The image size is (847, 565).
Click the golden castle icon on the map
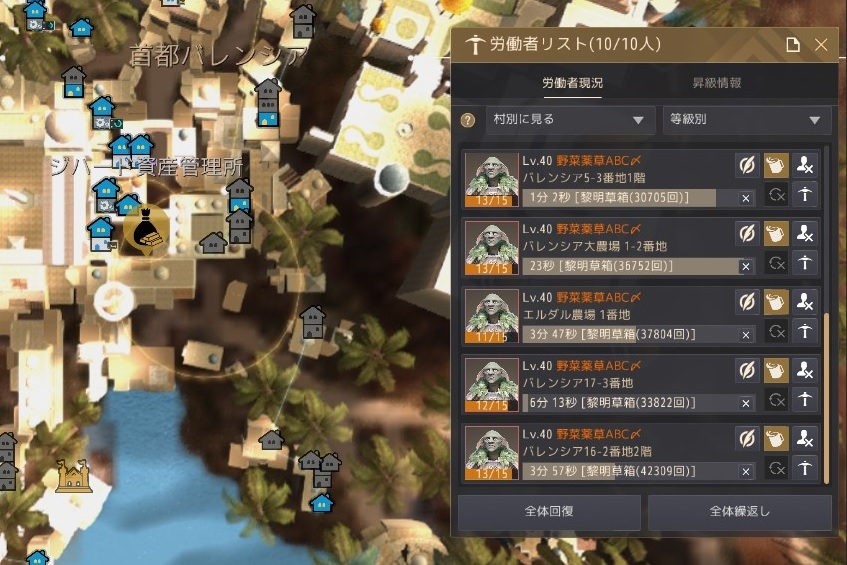pos(73,475)
